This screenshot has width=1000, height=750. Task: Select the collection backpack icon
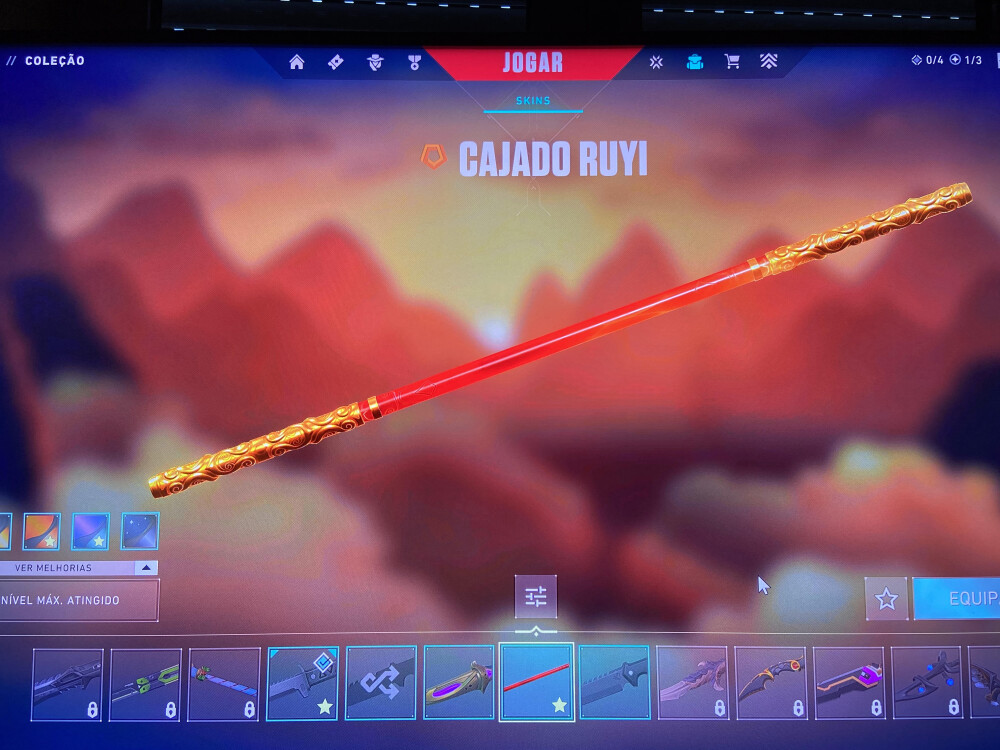[x=694, y=62]
